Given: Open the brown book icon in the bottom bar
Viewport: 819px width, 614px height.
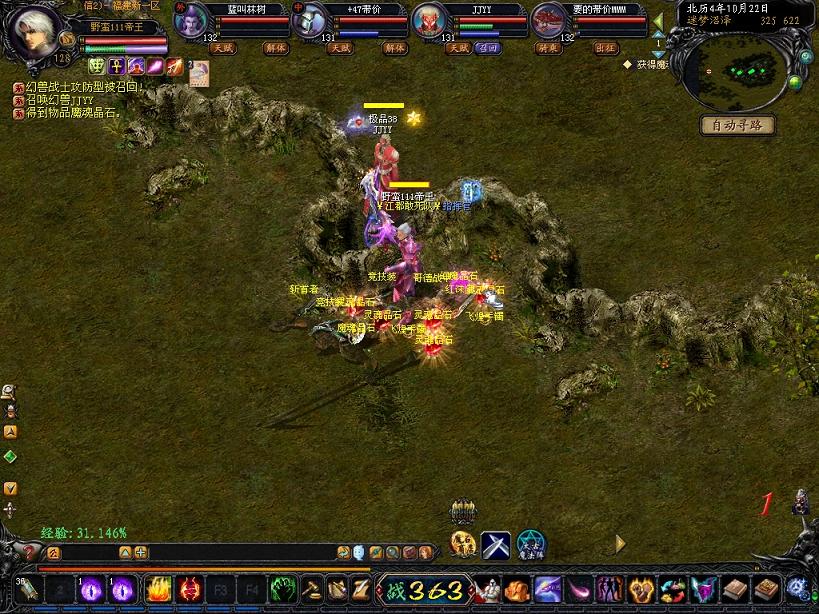Looking at the screenshot, I should click(x=736, y=589).
